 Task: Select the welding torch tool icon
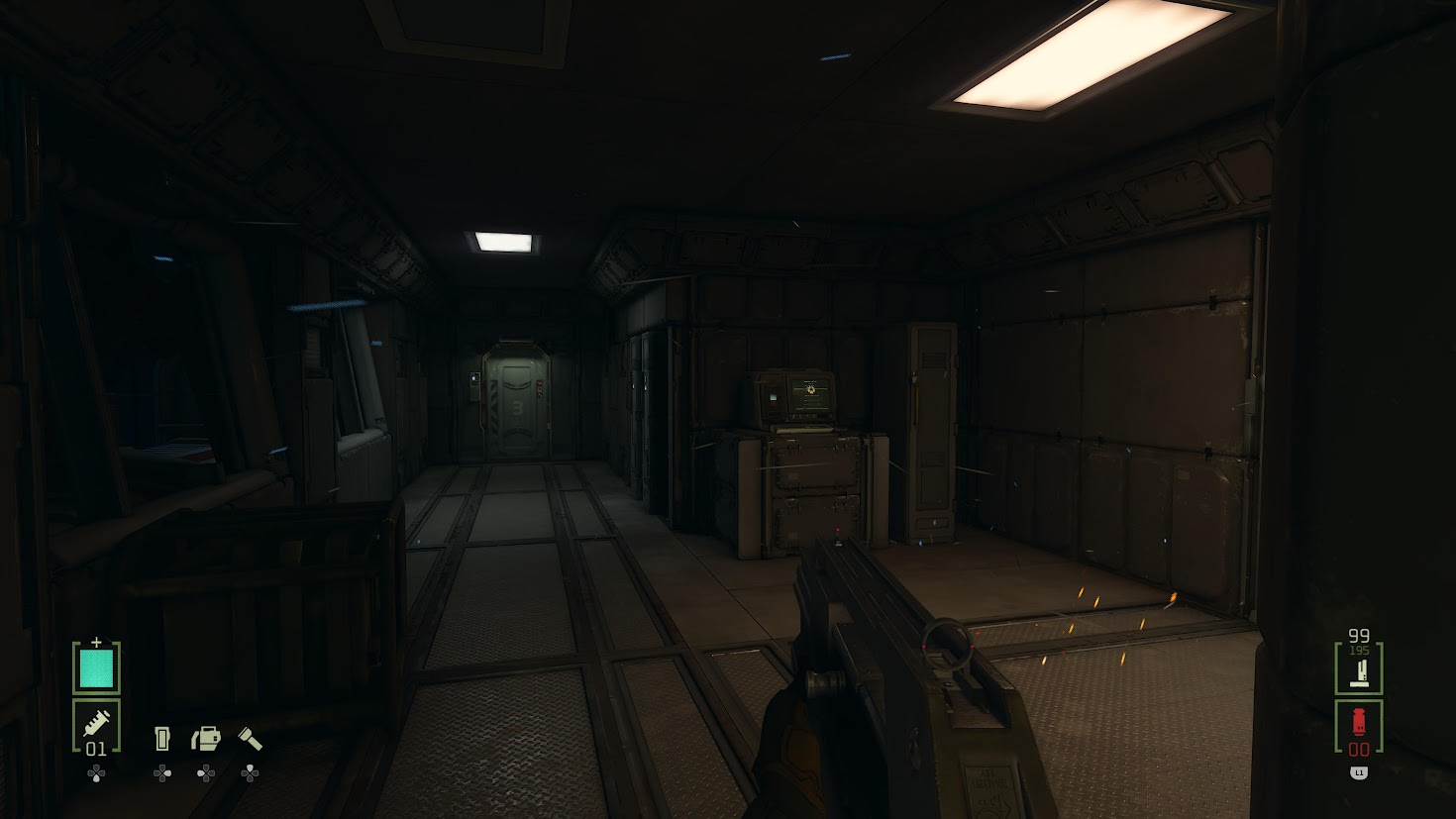point(206,738)
